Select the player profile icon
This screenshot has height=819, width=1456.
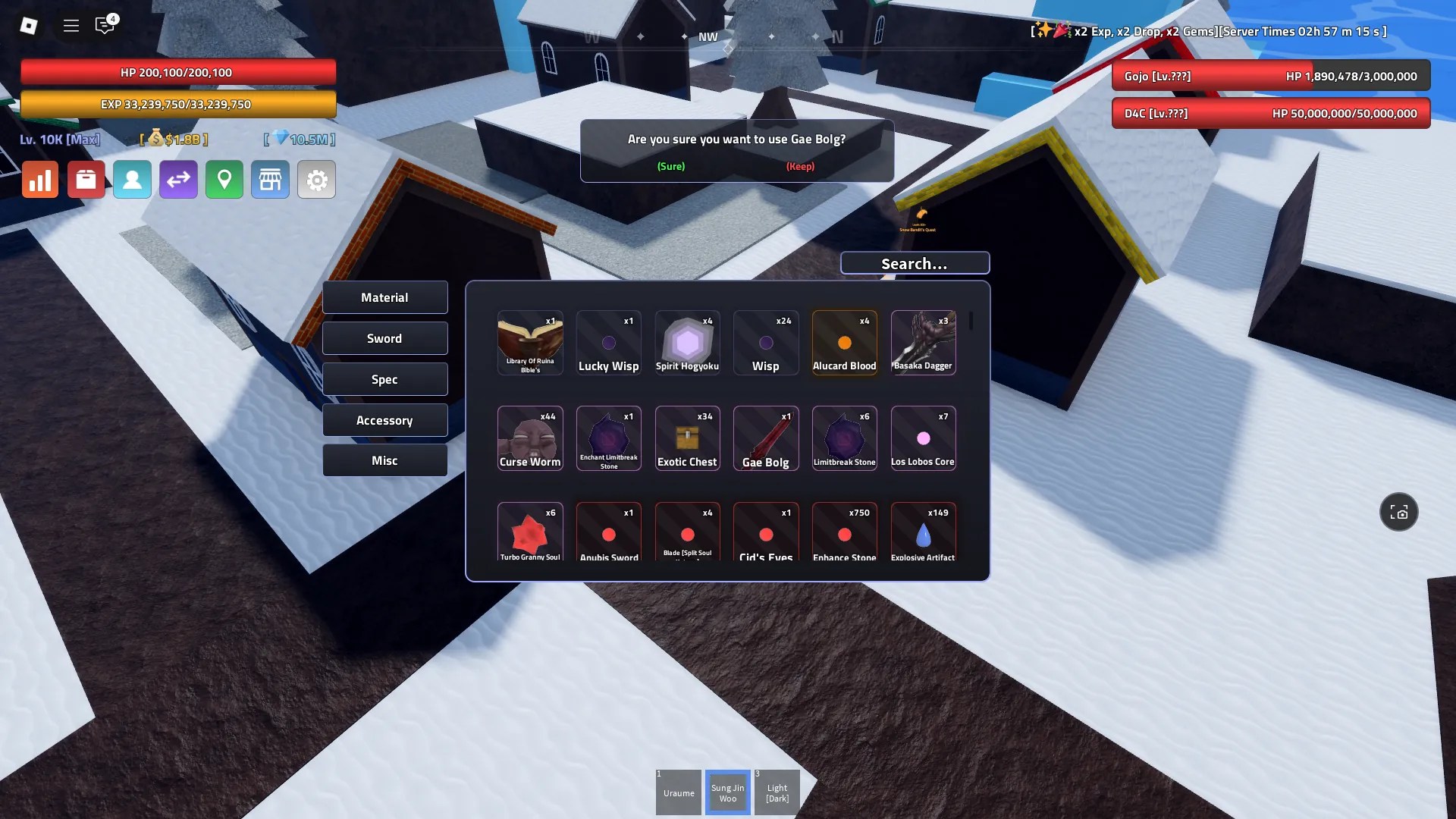(x=132, y=180)
